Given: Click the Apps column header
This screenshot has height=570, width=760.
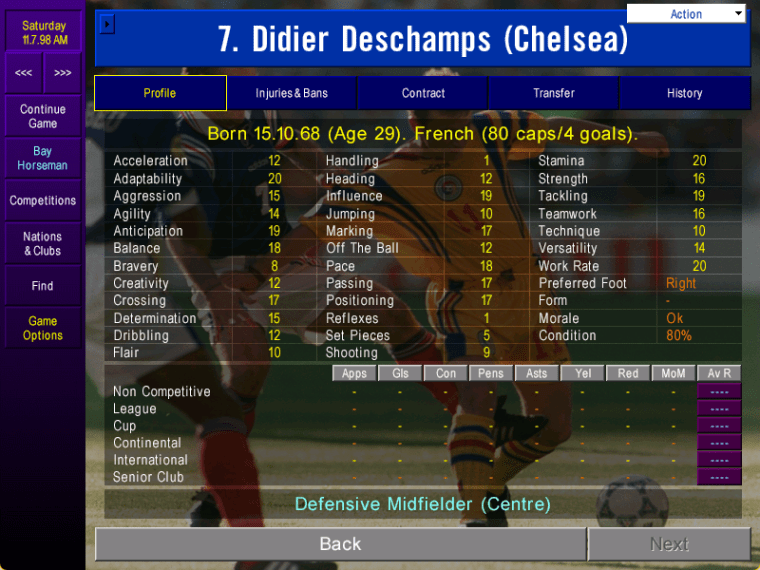Looking at the screenshot, I should click(354, 373).
